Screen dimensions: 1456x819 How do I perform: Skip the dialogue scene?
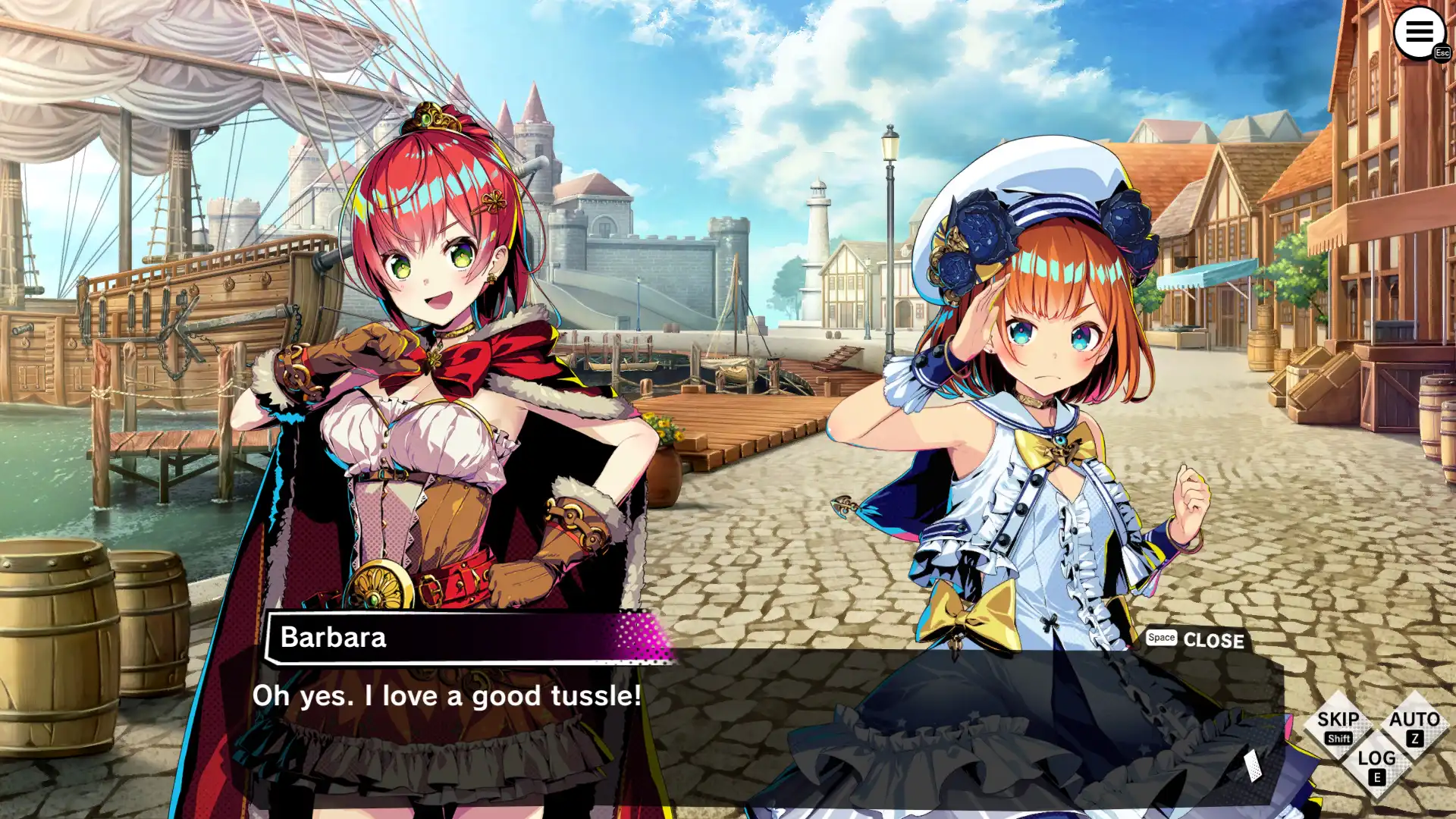pyautogui.click(x=1338, y=726)
